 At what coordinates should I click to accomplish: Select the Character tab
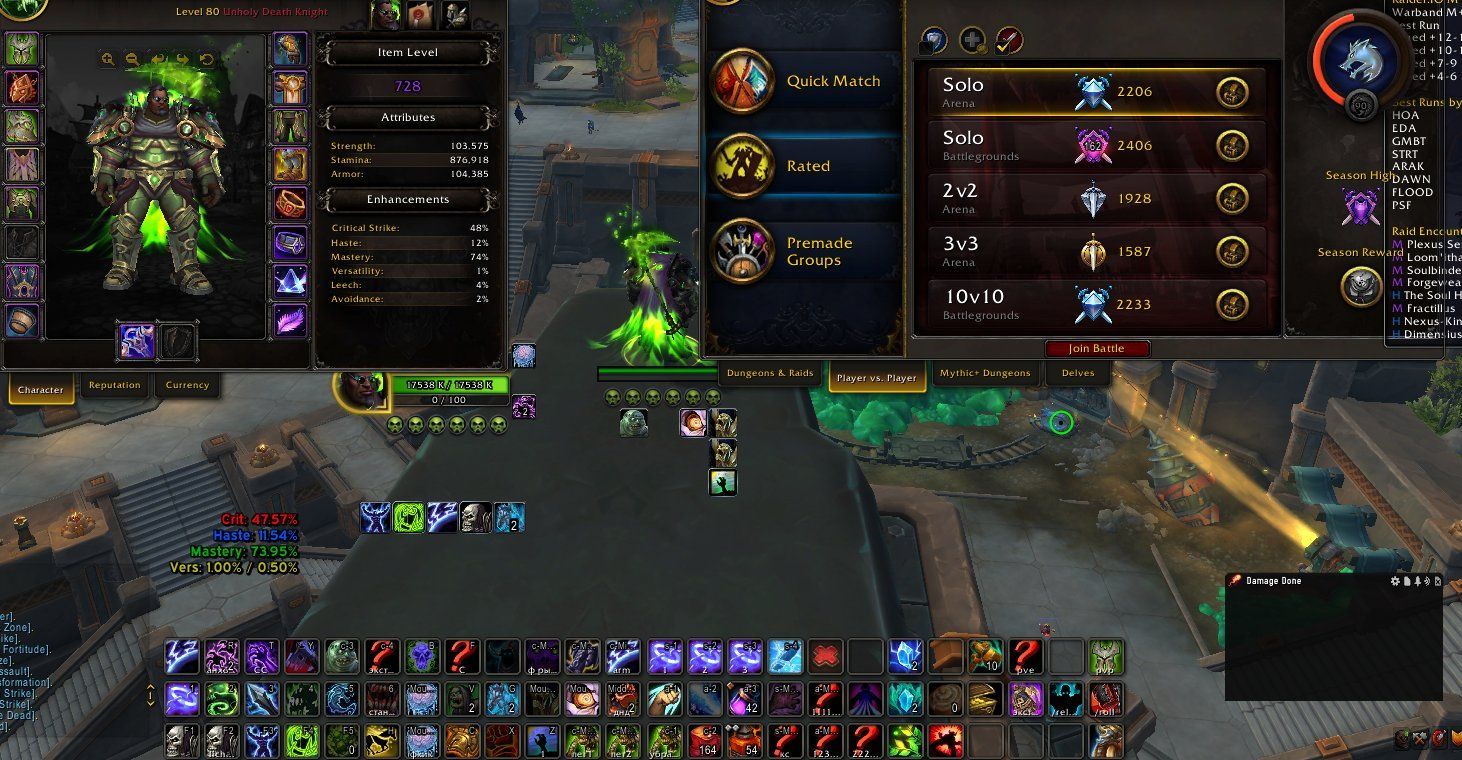click(x=41, y=389)
